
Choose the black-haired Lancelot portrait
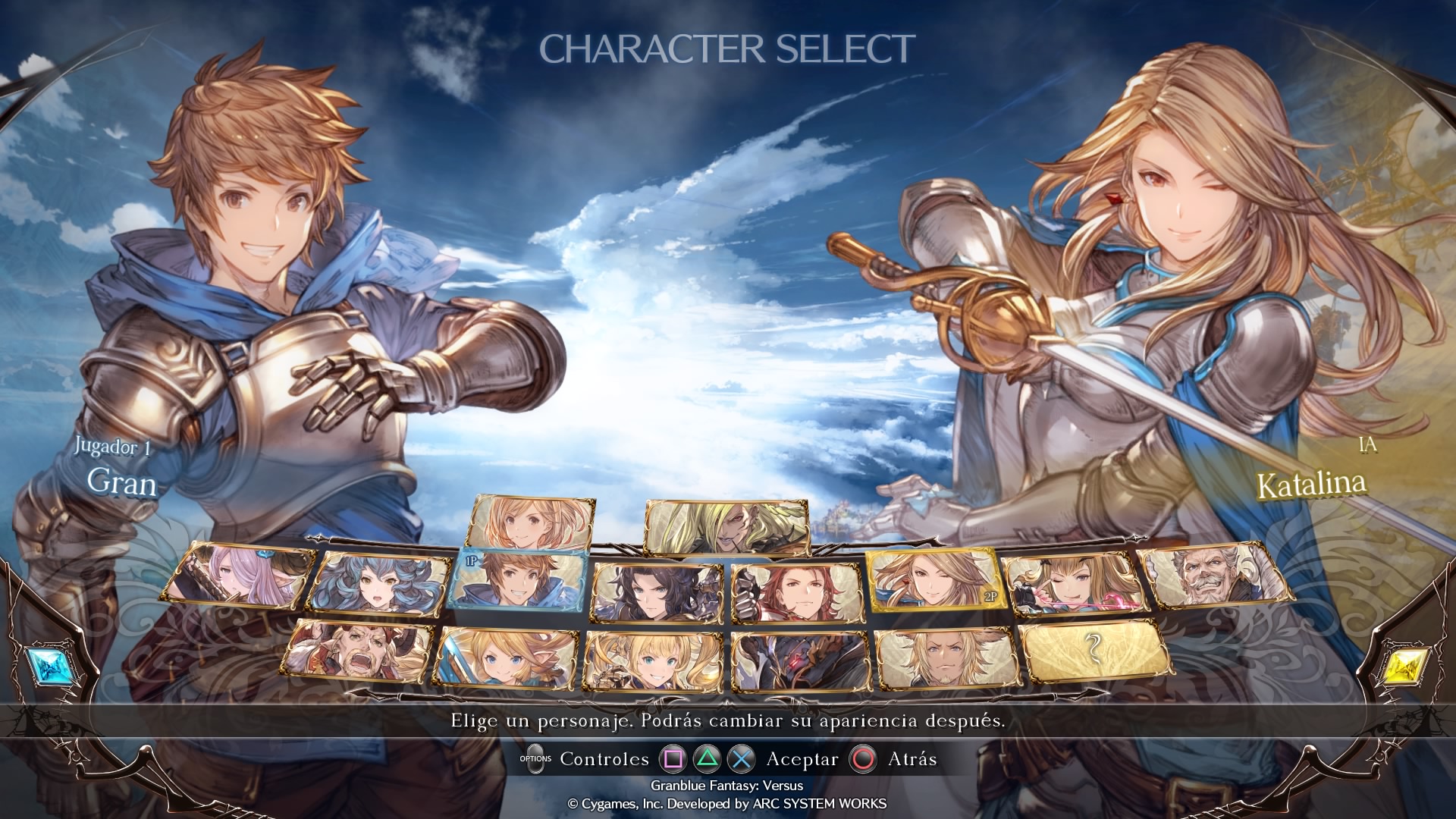pyautogui.click(x=657, y=593)
